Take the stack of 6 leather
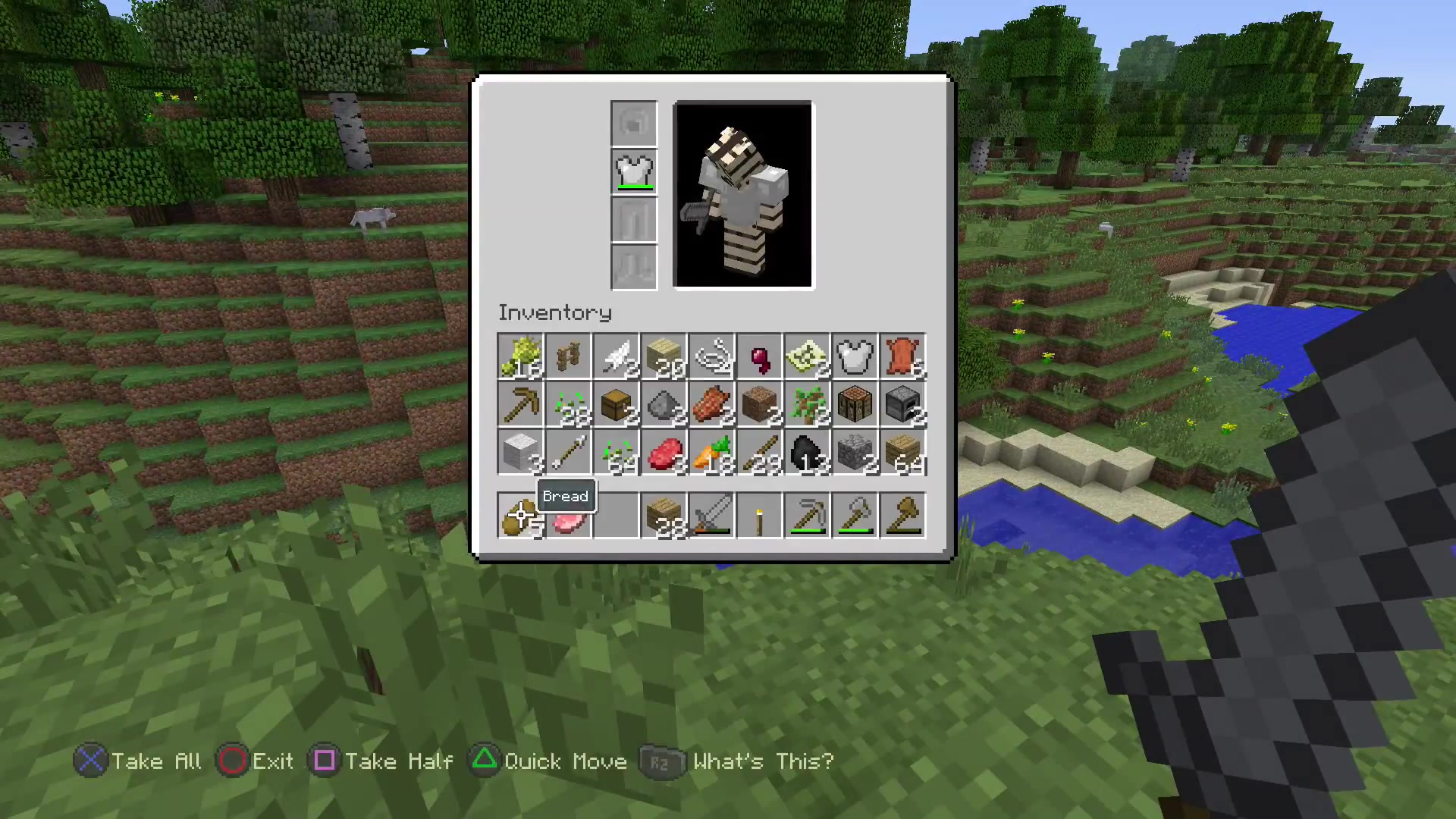This screenshot has height=819, width=1456. coord(902,356)
